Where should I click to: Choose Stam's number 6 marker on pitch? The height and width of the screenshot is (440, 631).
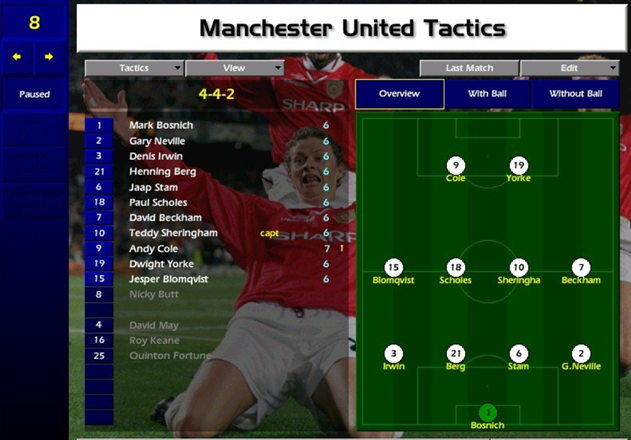(518, 354)
